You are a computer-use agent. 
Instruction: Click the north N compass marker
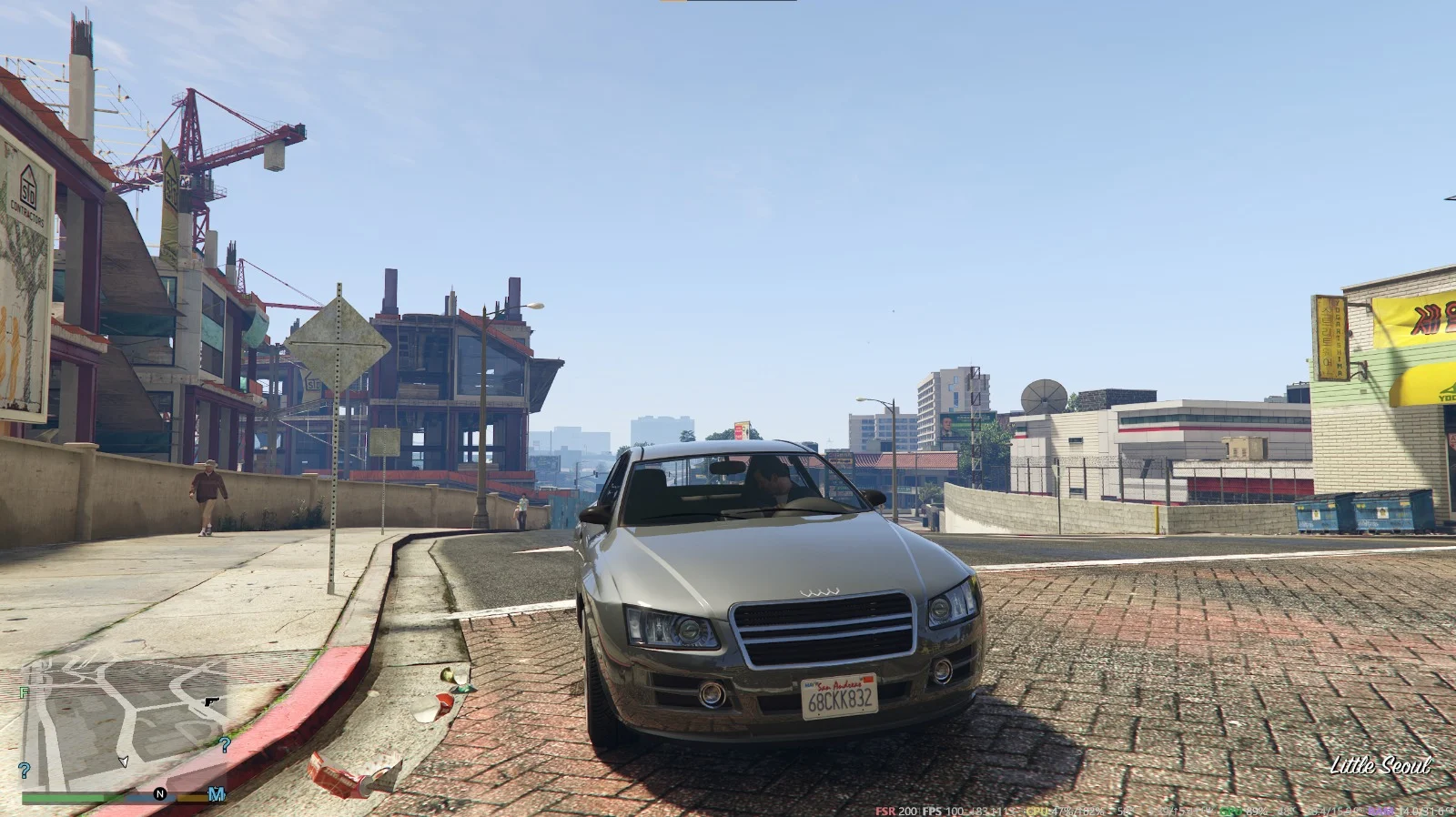(x=160, y=794)
